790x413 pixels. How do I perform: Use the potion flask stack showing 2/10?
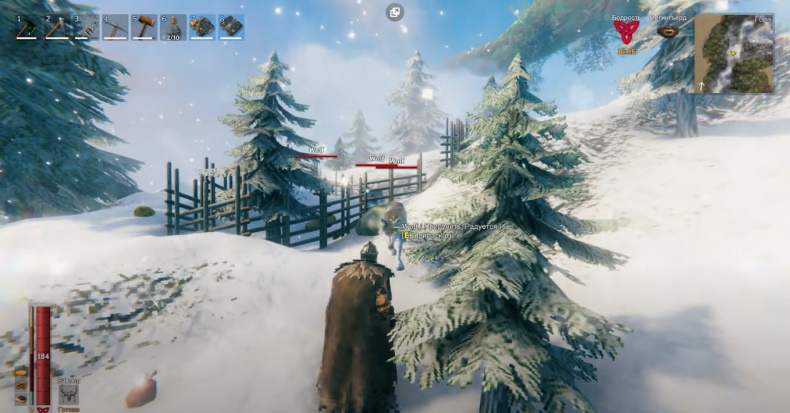pos(173,27)
